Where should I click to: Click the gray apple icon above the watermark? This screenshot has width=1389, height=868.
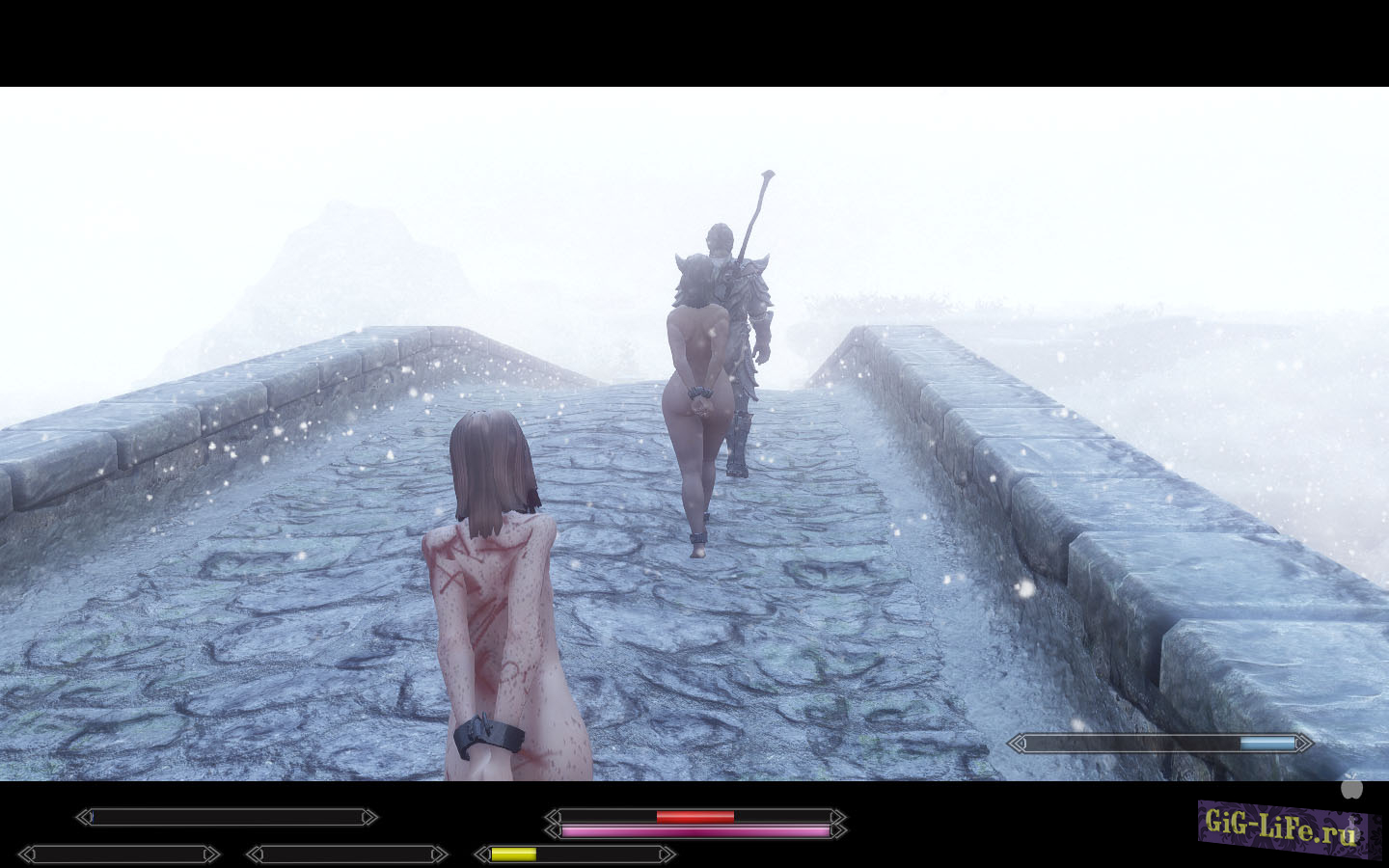[x=1351, y=789]
